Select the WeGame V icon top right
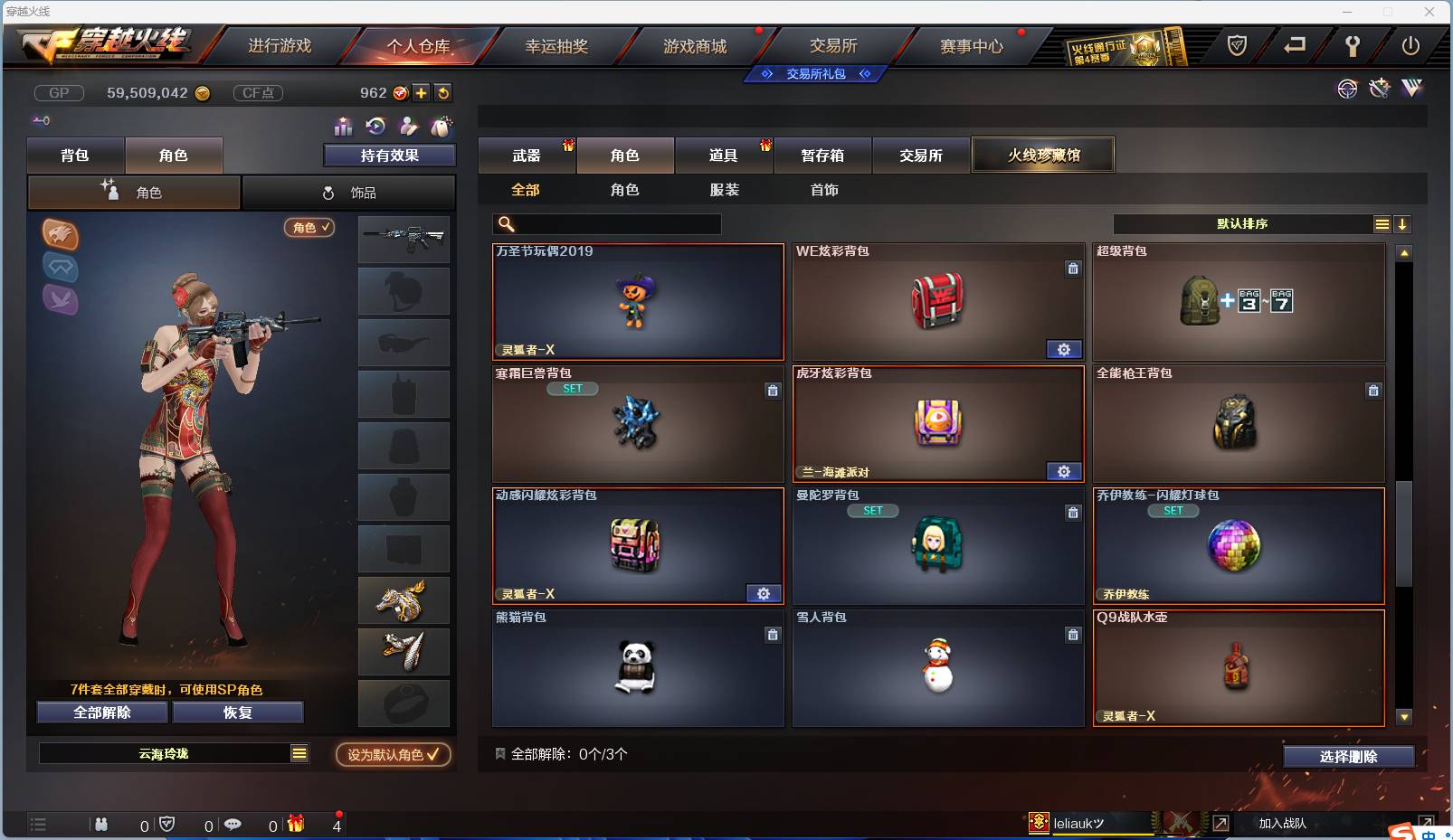 tap(1411, 89)
